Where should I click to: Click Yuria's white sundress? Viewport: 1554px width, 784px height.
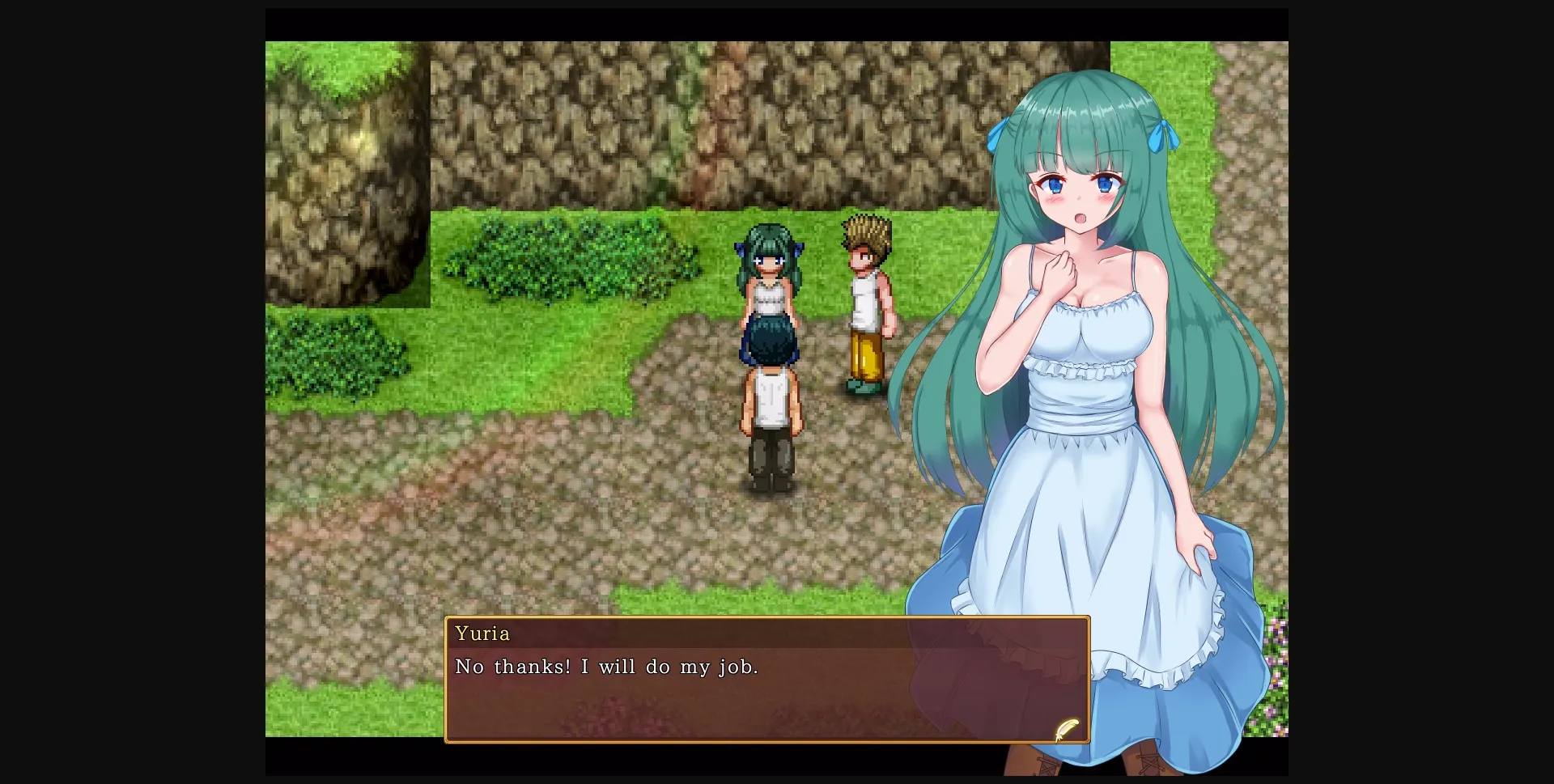pyautogui.click(x=1076, y=453)
